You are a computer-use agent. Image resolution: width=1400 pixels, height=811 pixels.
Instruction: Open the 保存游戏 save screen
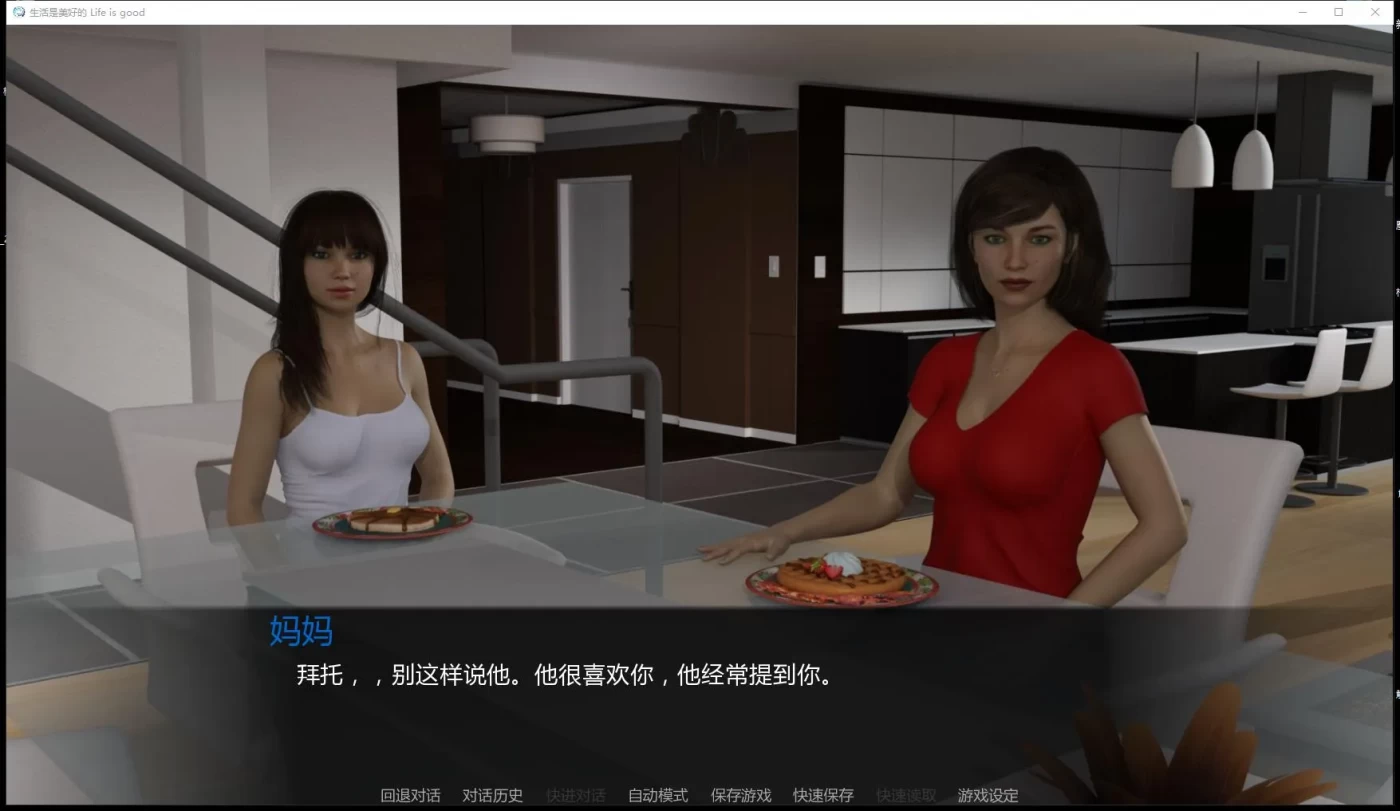pyautogui.click(x=740, y=795)
